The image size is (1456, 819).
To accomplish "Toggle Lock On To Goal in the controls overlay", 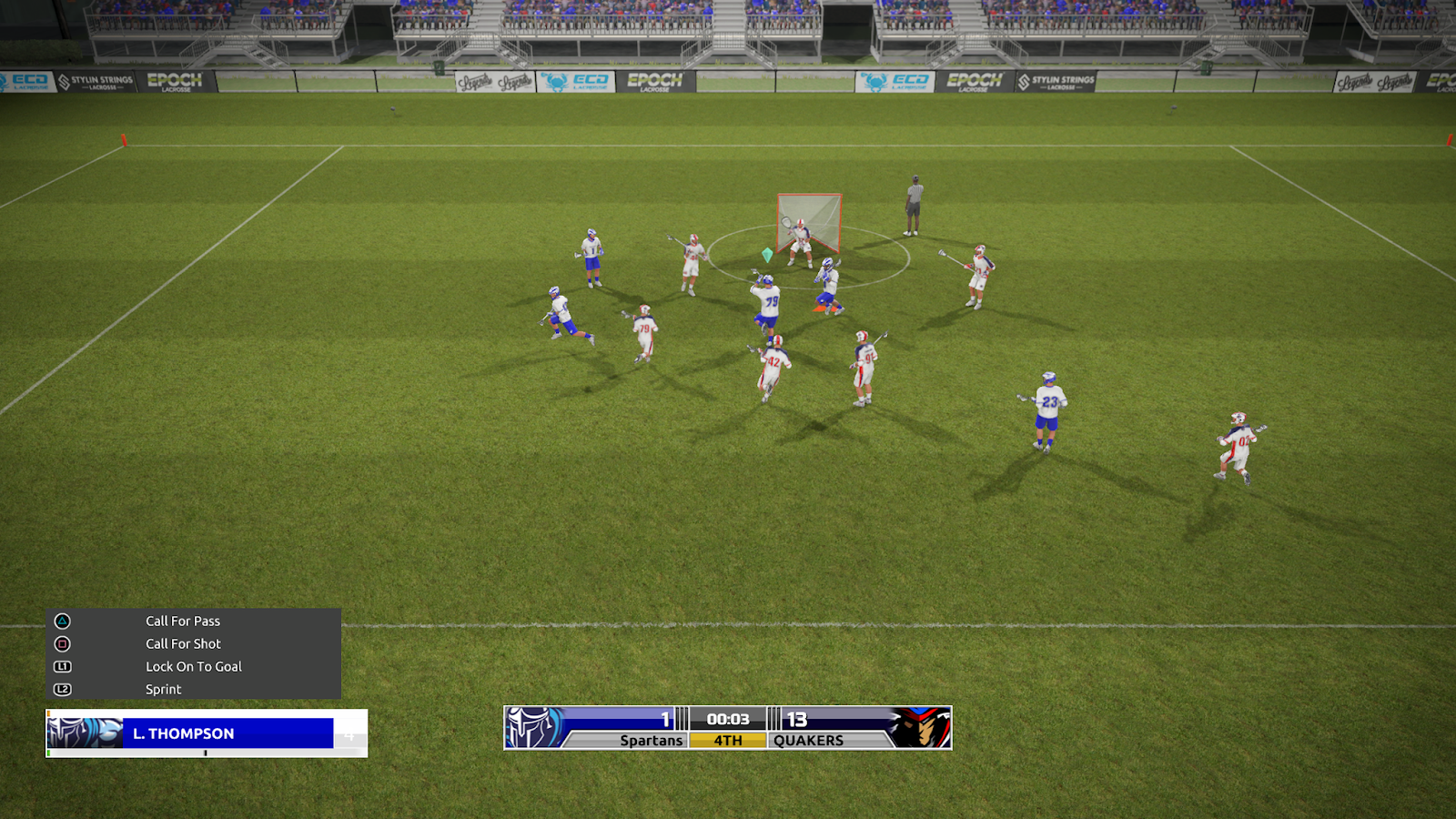I will tap(196, 666).
